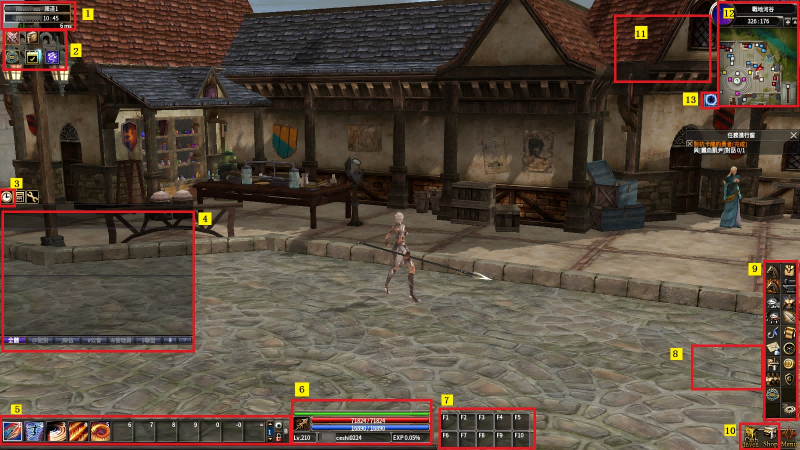Click the blue swirl portal icon
The height and width of the screenshot is (450, 800).
pyautogui.click(x=710, y=99)
